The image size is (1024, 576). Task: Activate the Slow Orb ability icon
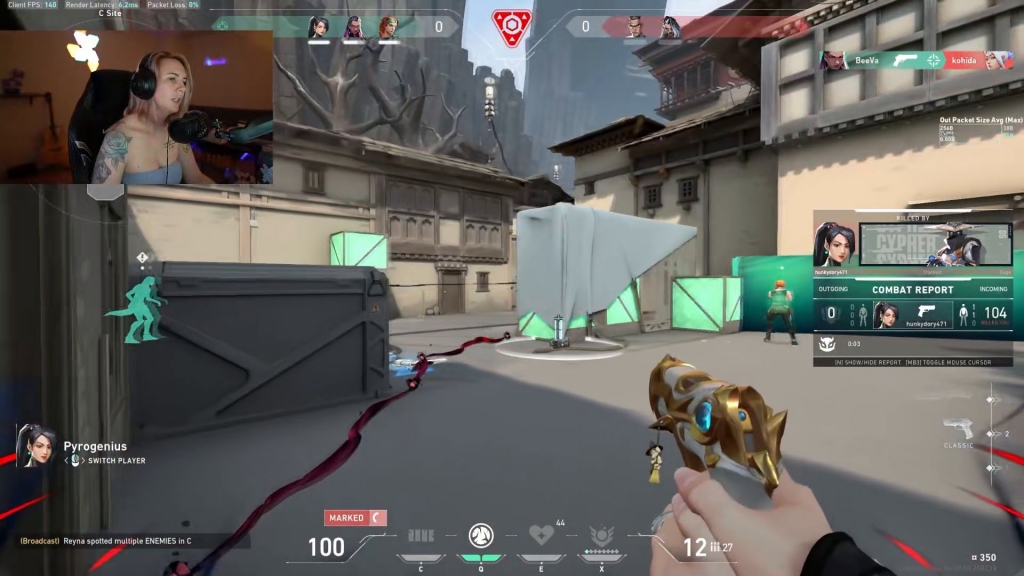click(x=481, y=535)
